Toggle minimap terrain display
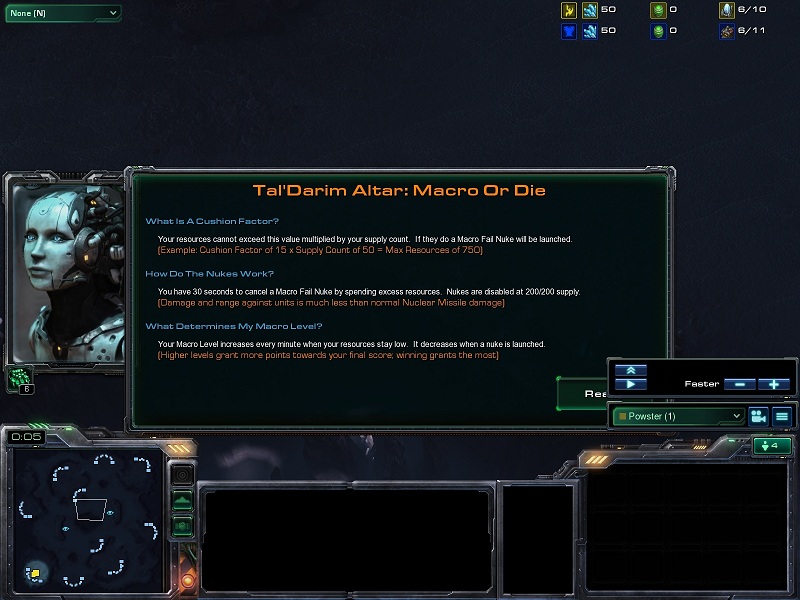 pos(182,500)
